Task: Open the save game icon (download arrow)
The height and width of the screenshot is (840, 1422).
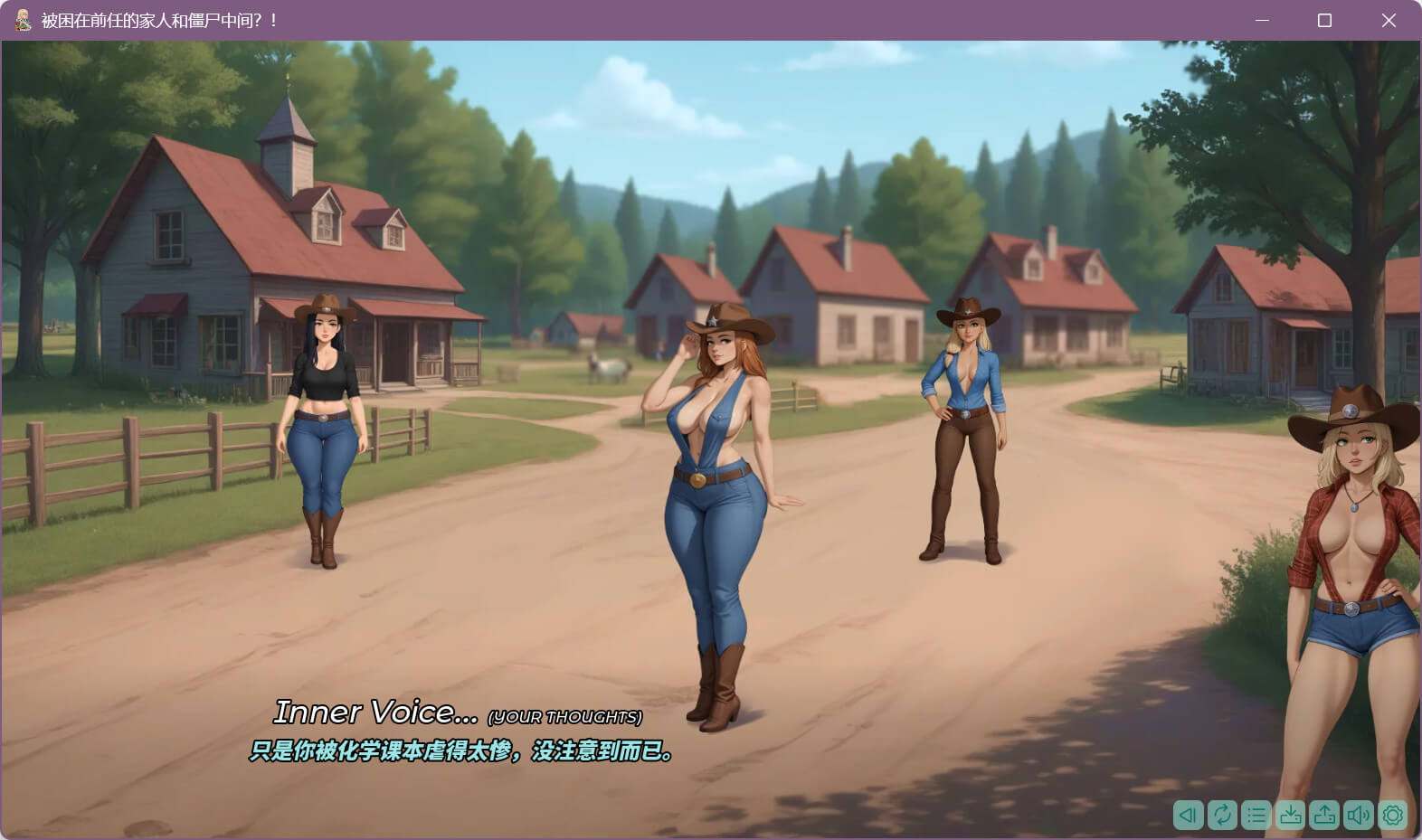Action: (1291, 815)
